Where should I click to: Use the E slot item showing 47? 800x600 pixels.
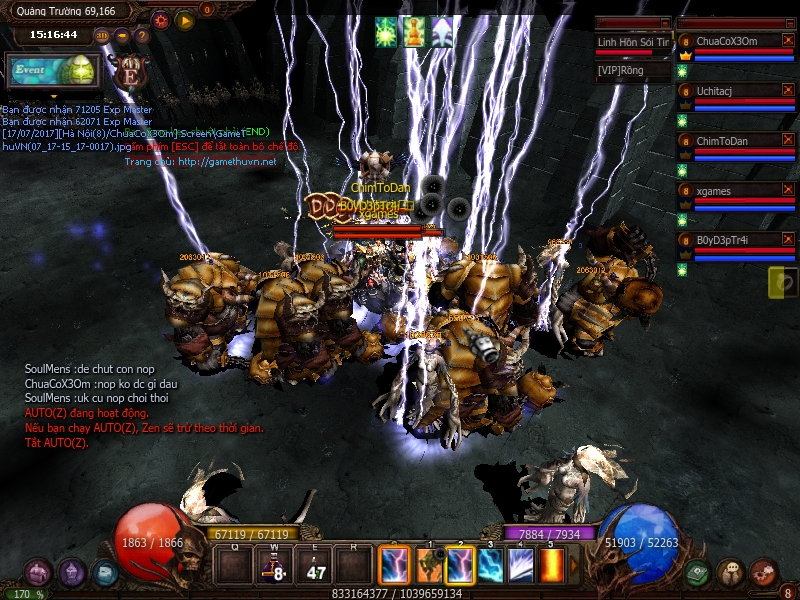pos(317,567)
